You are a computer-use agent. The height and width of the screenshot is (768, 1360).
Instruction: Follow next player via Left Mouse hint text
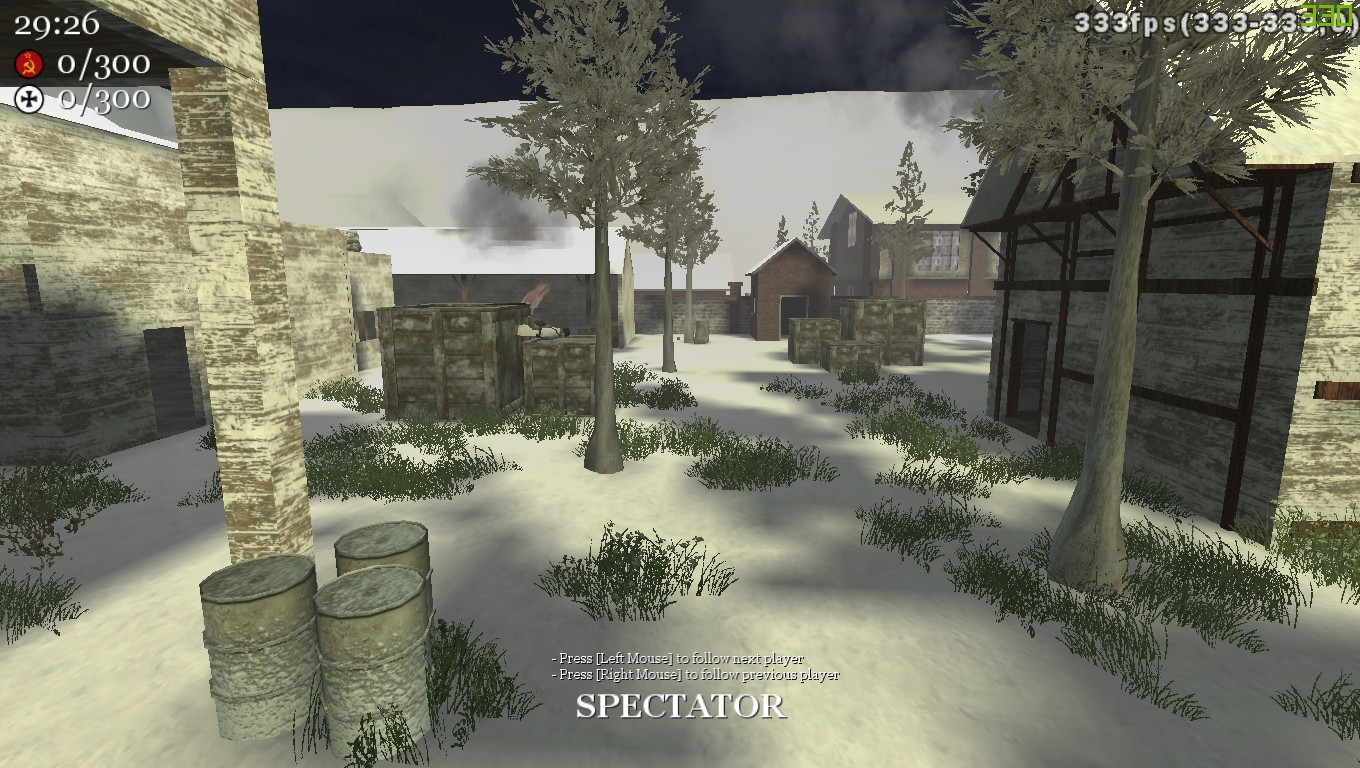click(675, 659)
